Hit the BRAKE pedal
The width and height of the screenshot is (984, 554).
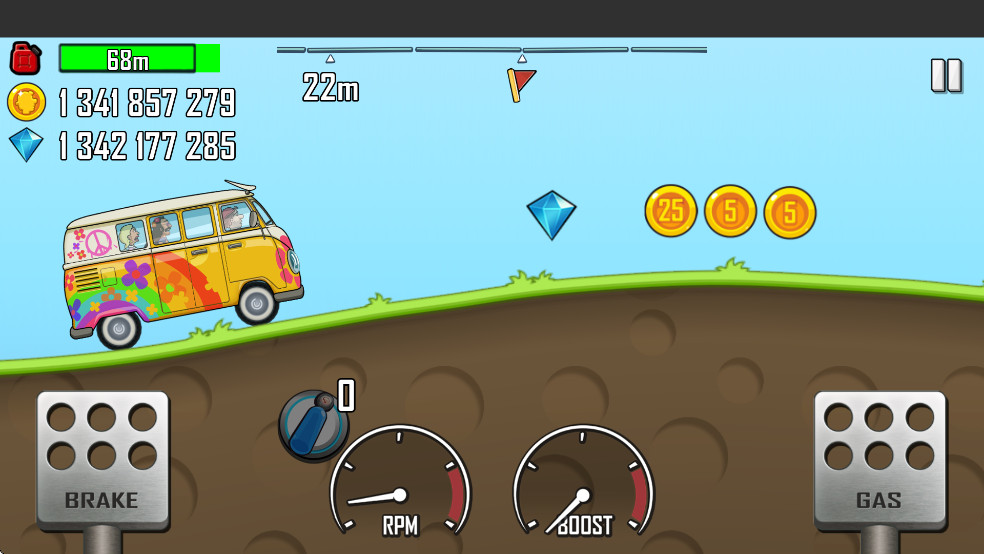[102, 459]
